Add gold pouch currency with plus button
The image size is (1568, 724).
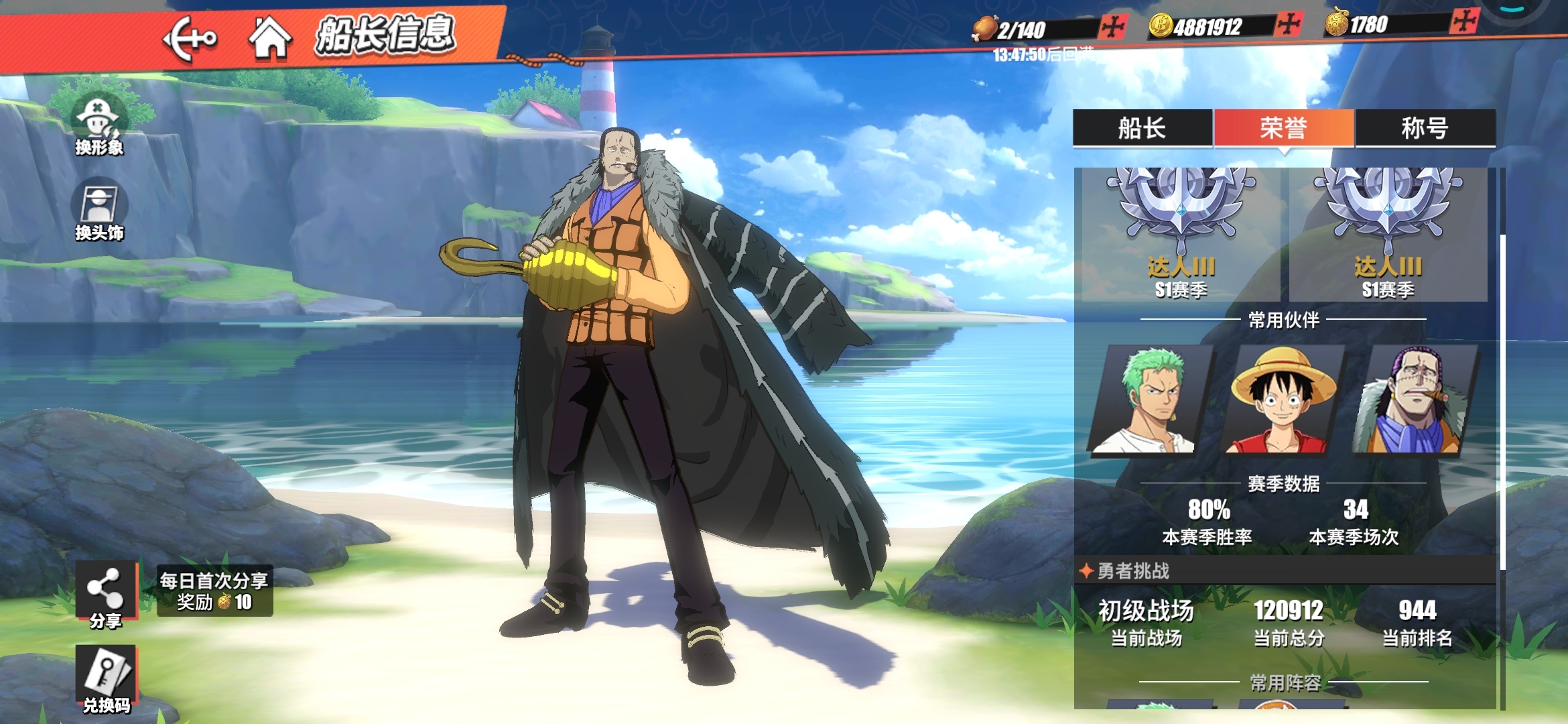click(x=1464, y=21)
